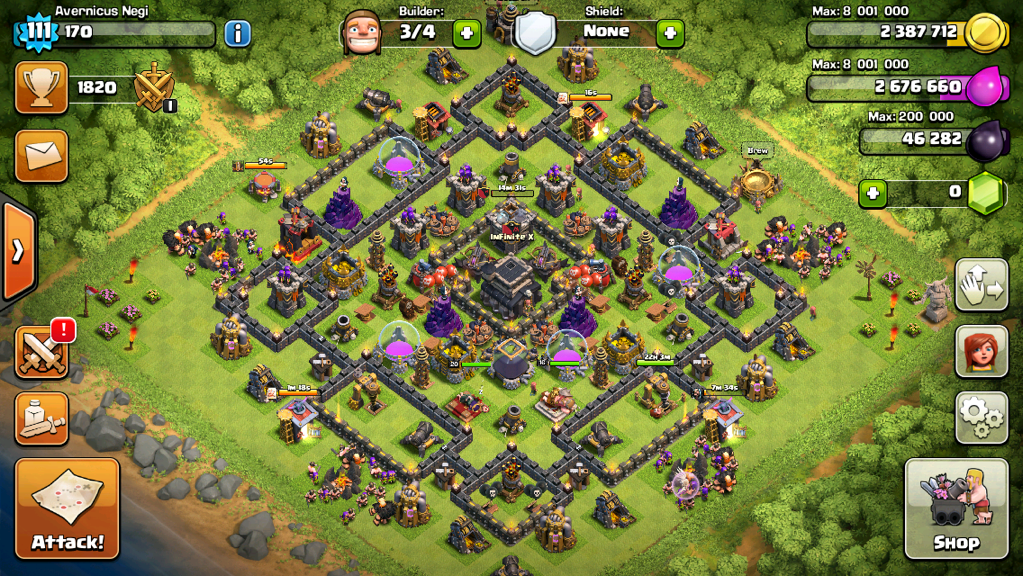Buy a shield via the green plus
The height and width of the screenshot is (576, 1023).
coord(670,33)
